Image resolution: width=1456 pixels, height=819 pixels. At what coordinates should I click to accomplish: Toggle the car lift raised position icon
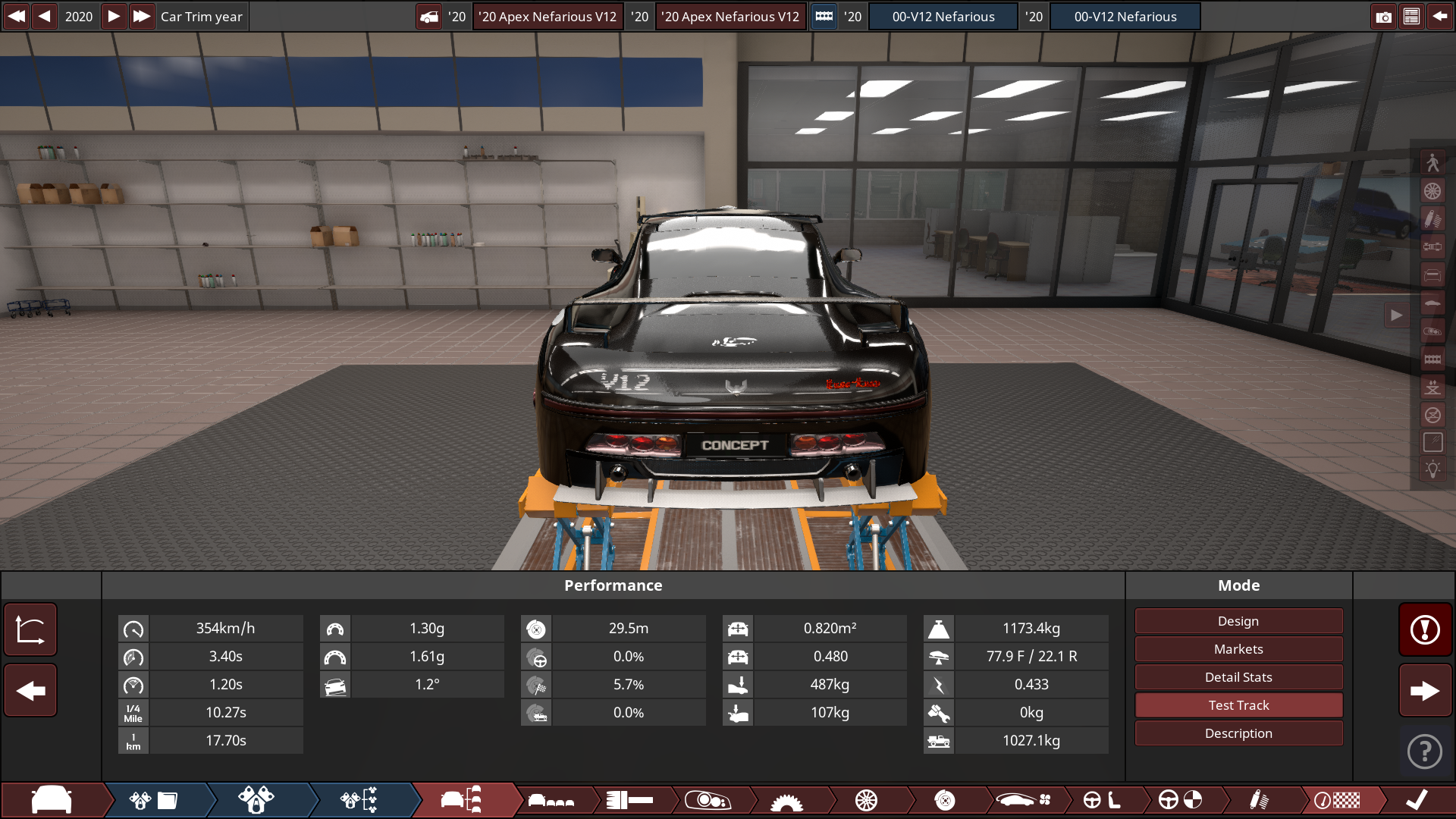point(1433,388)
